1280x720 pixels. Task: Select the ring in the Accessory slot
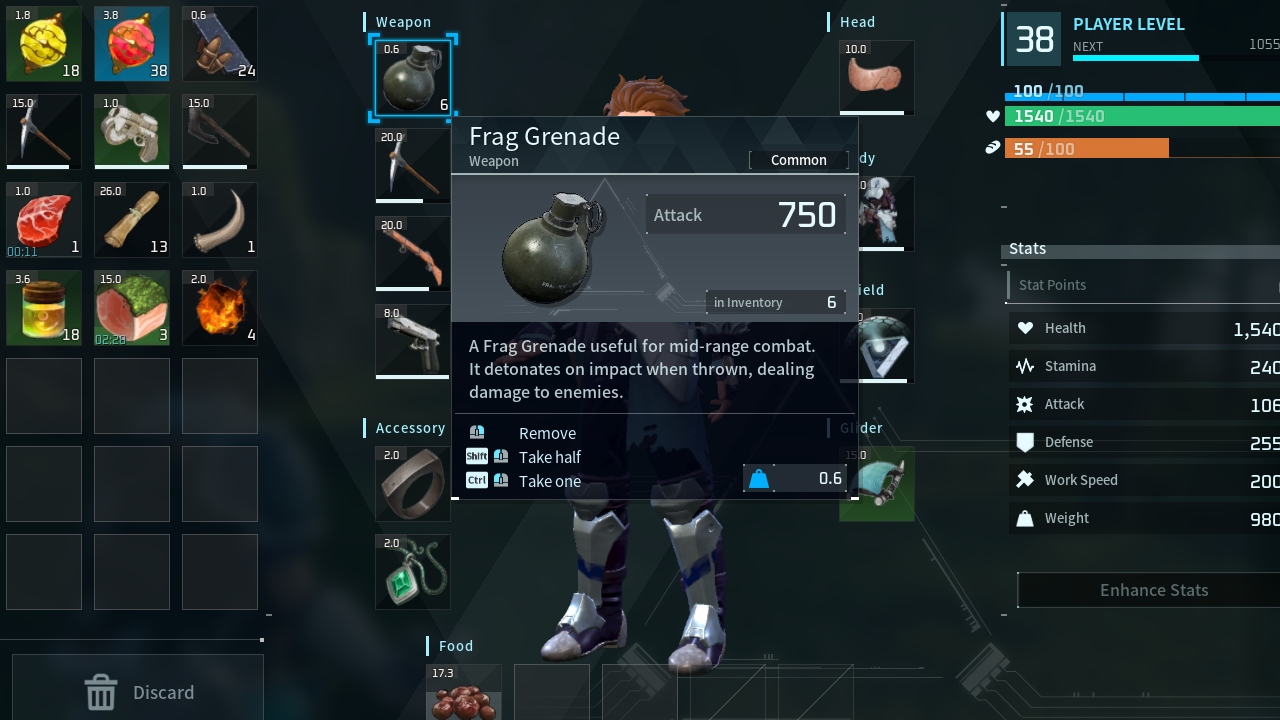(x=412, y=484)
